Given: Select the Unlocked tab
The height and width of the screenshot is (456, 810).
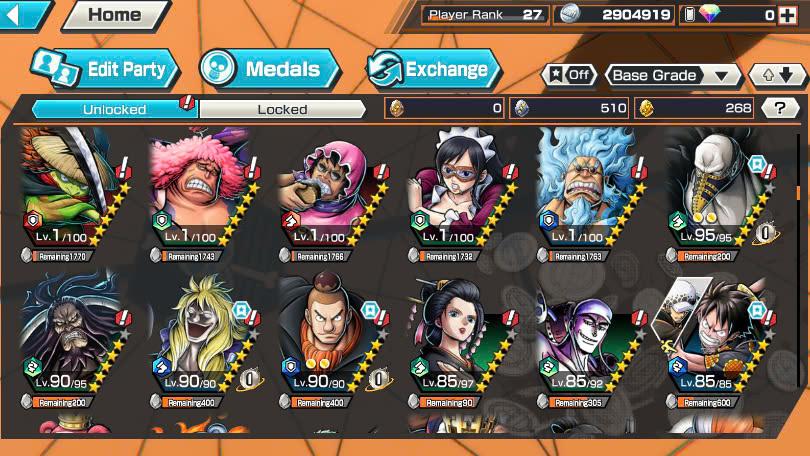Looking at the screenshot, I should coord(114,109).
